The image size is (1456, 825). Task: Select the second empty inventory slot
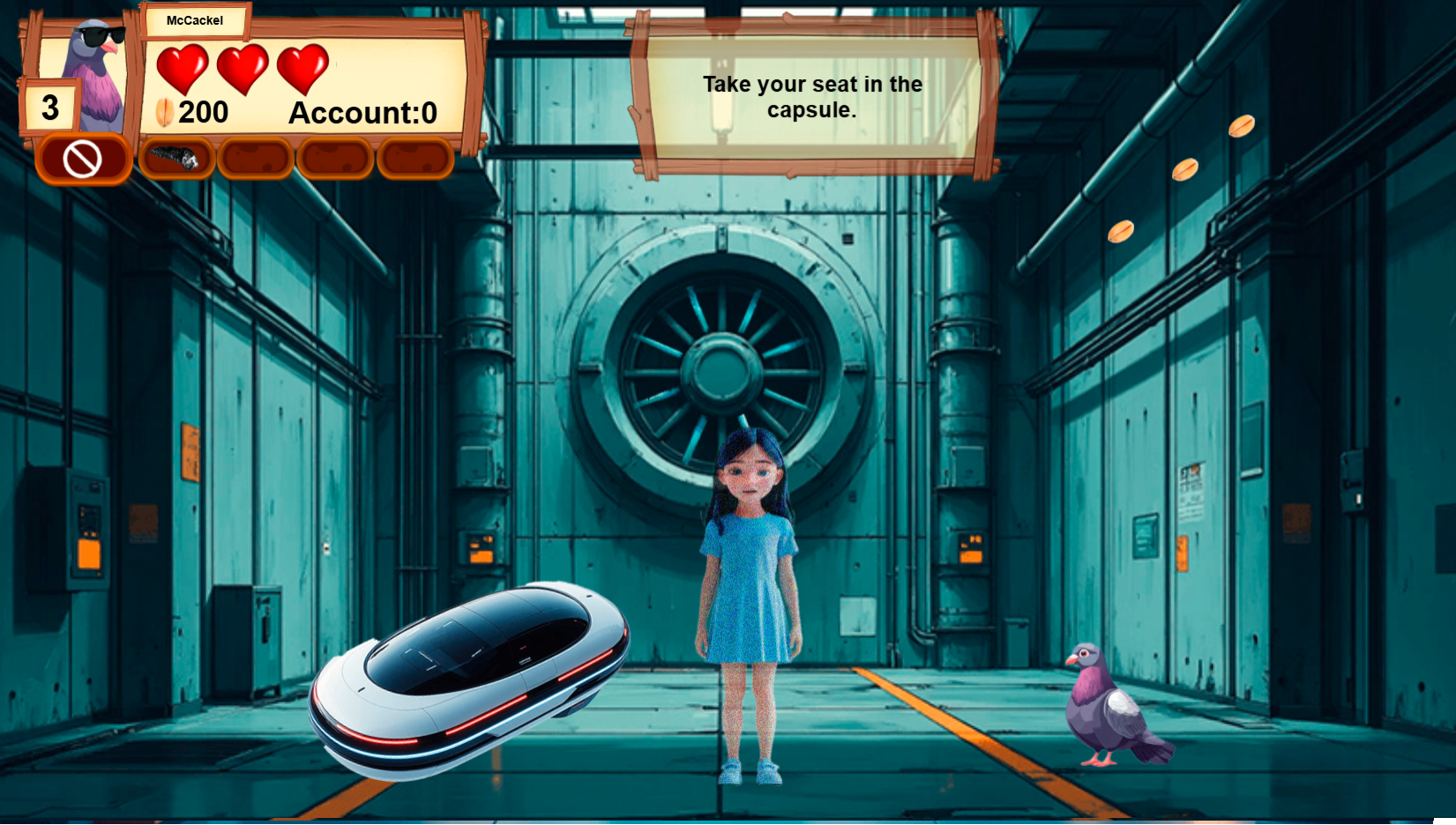[255, 160]
